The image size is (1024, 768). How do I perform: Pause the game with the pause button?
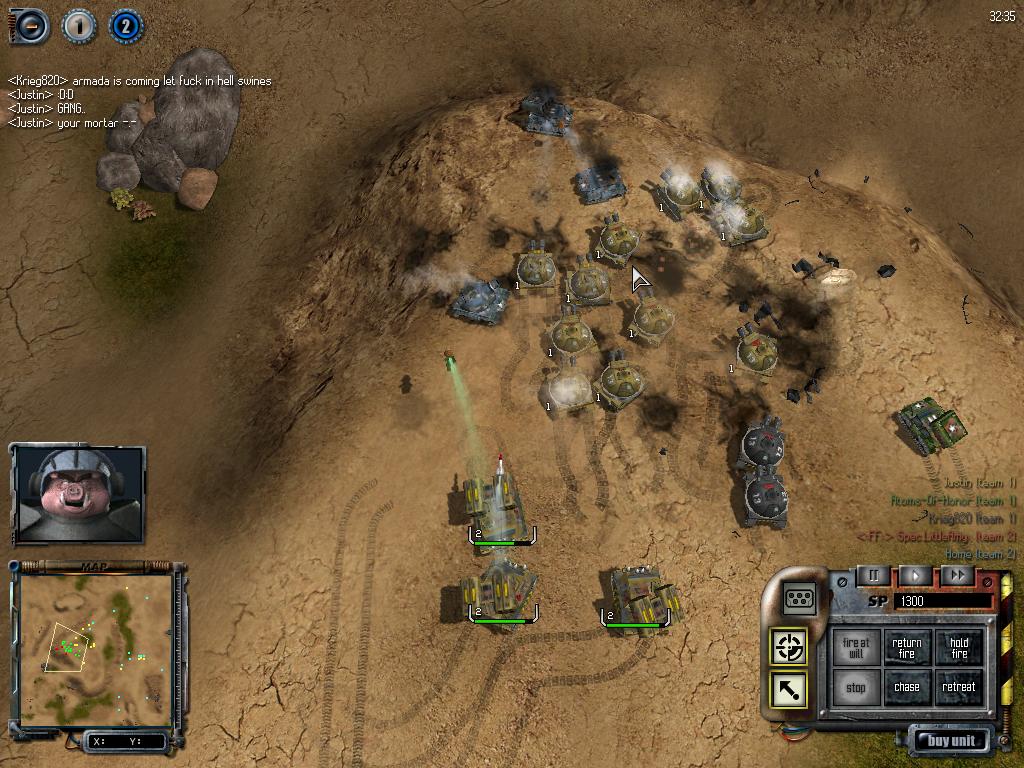pos(872,575)
